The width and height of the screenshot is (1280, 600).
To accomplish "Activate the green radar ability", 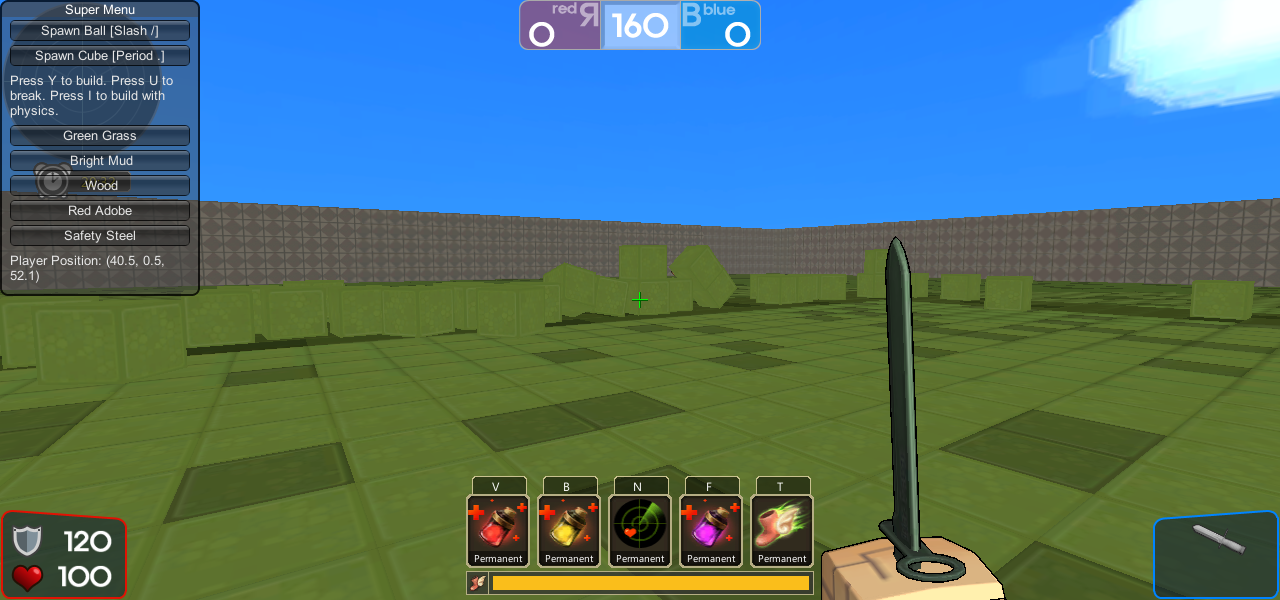I will 640,530.
